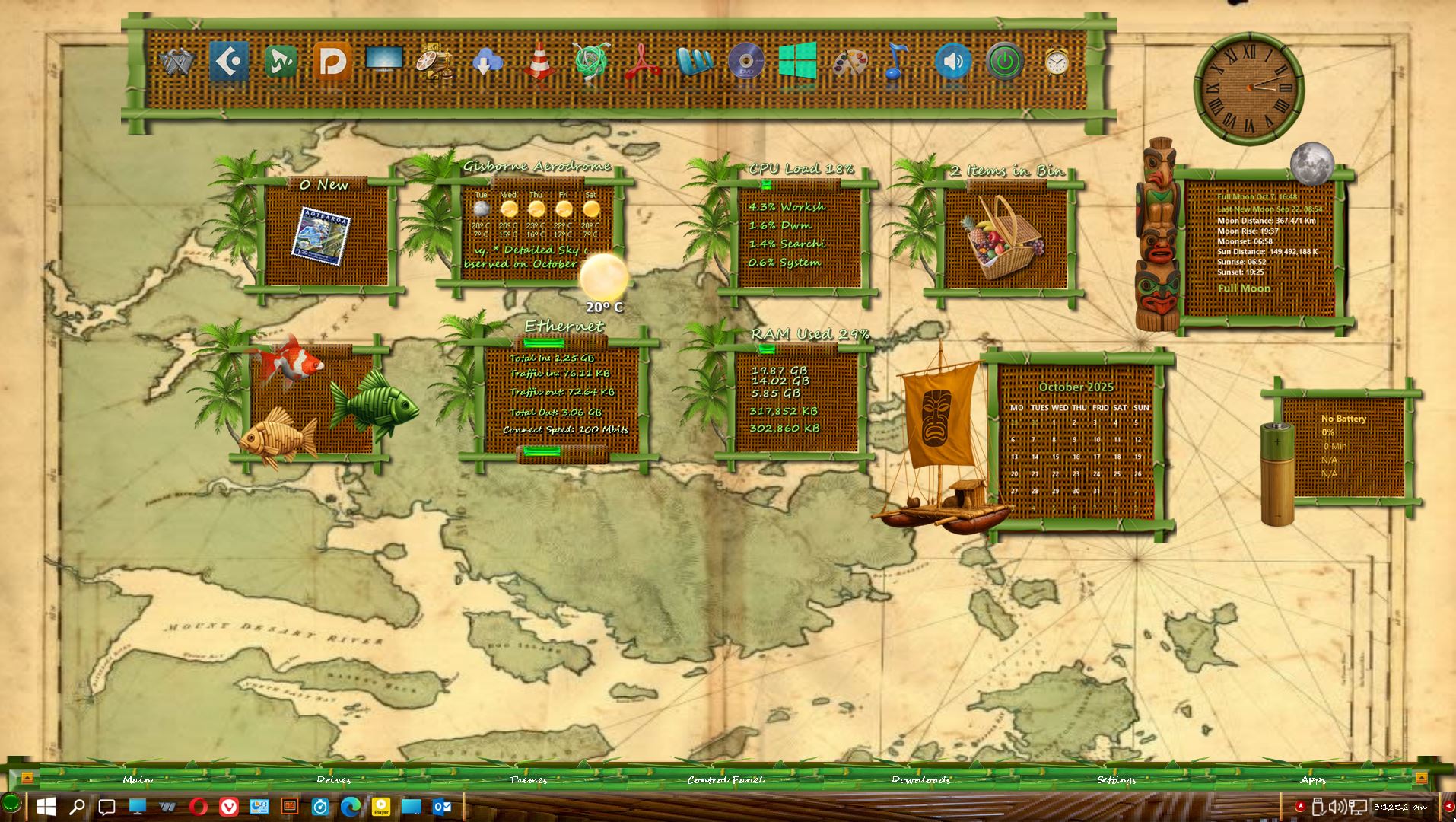Open the stamp mail widget
This screenshot has height=822, width=1456.
point(321,236)
